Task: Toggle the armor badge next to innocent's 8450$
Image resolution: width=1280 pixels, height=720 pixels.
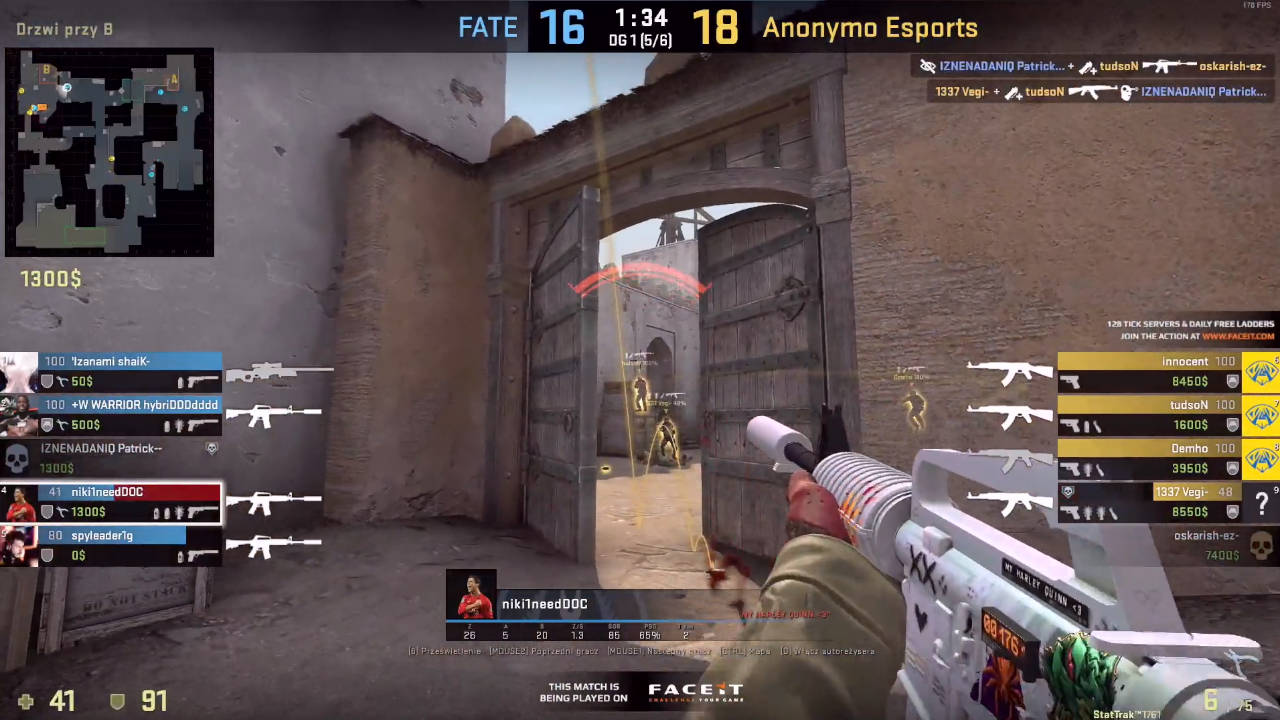Action: click(1232, 381)
